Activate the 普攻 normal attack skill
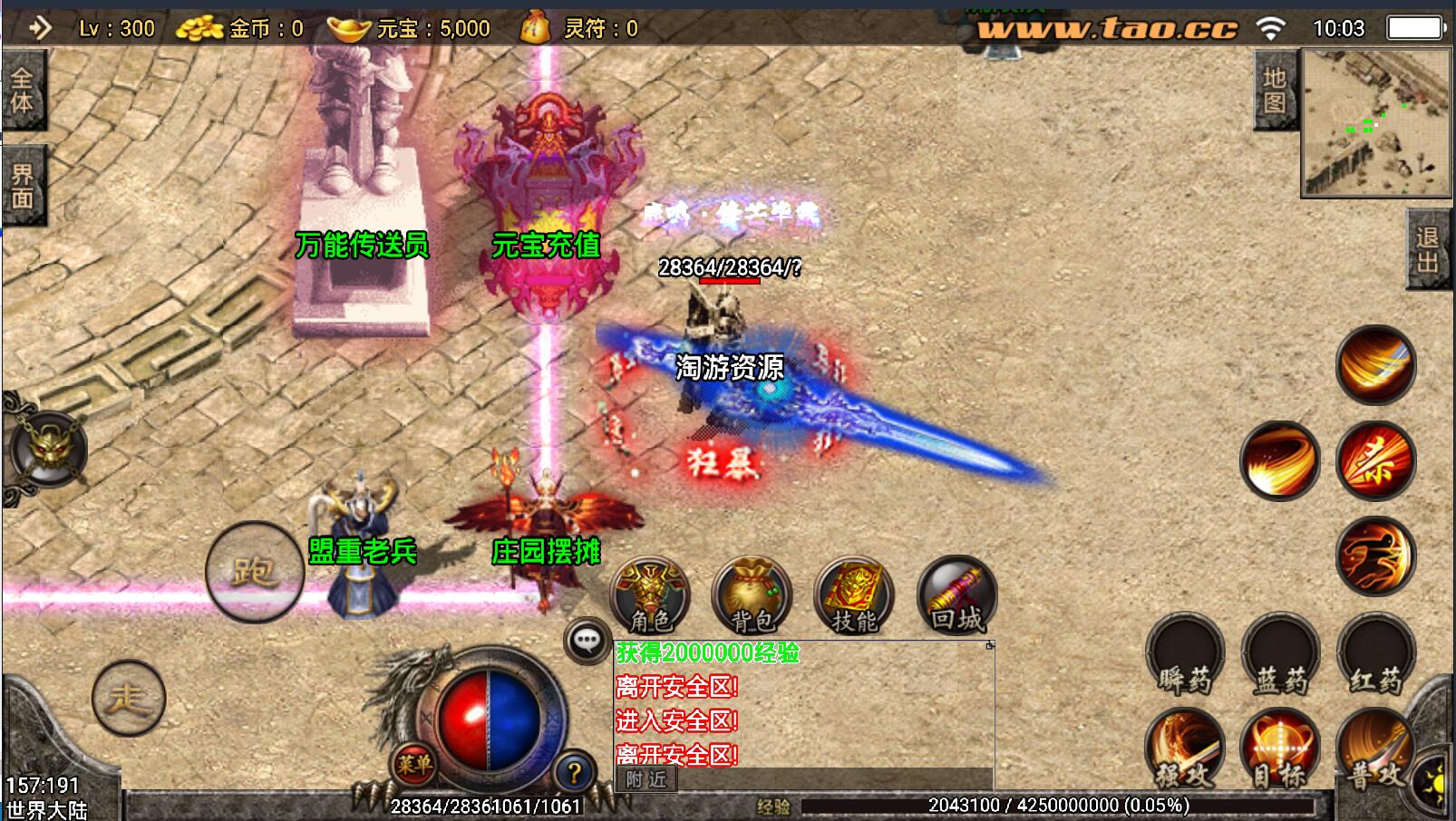 1374,749
